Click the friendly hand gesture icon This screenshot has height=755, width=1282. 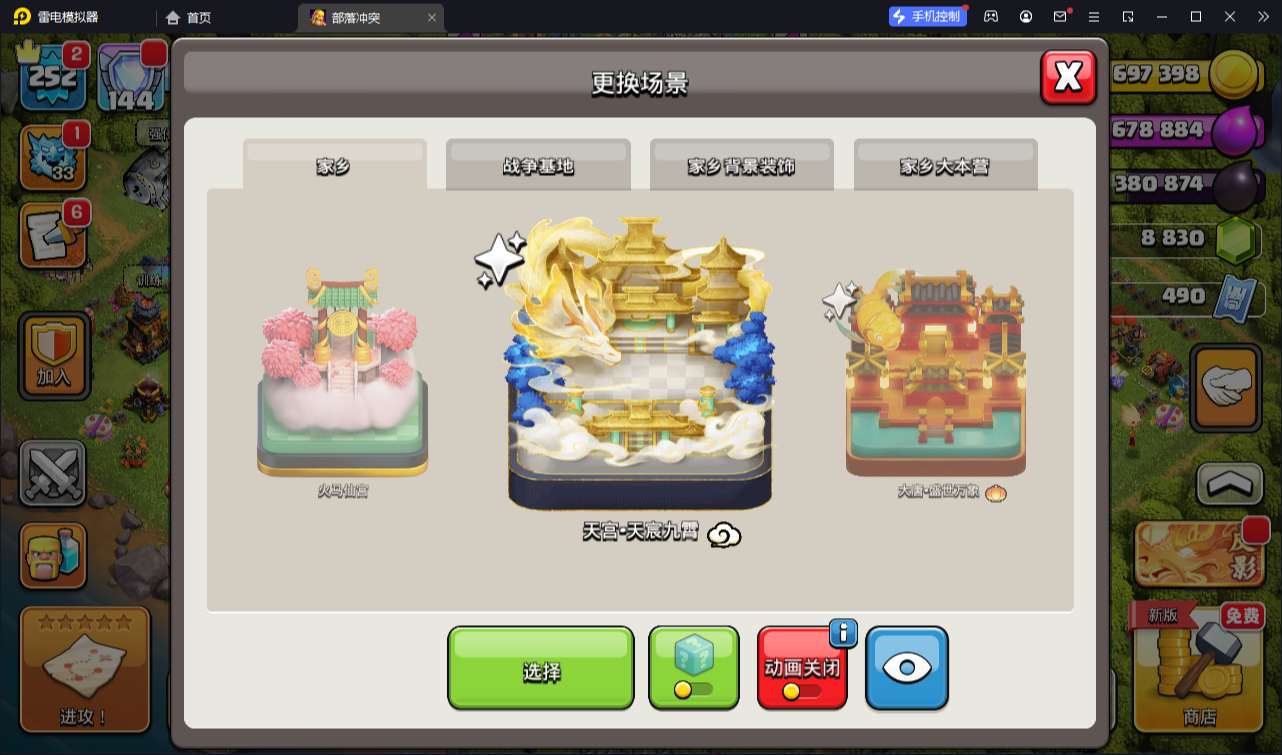(1226, 387)
